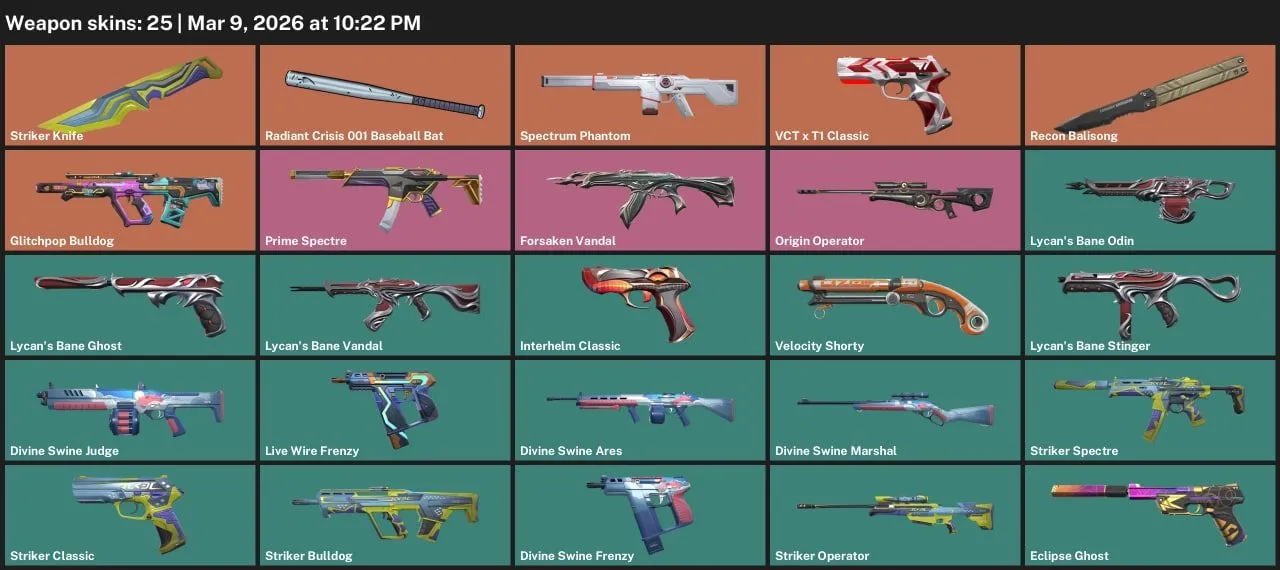Select the Origin Operator tile

point(895,200)
